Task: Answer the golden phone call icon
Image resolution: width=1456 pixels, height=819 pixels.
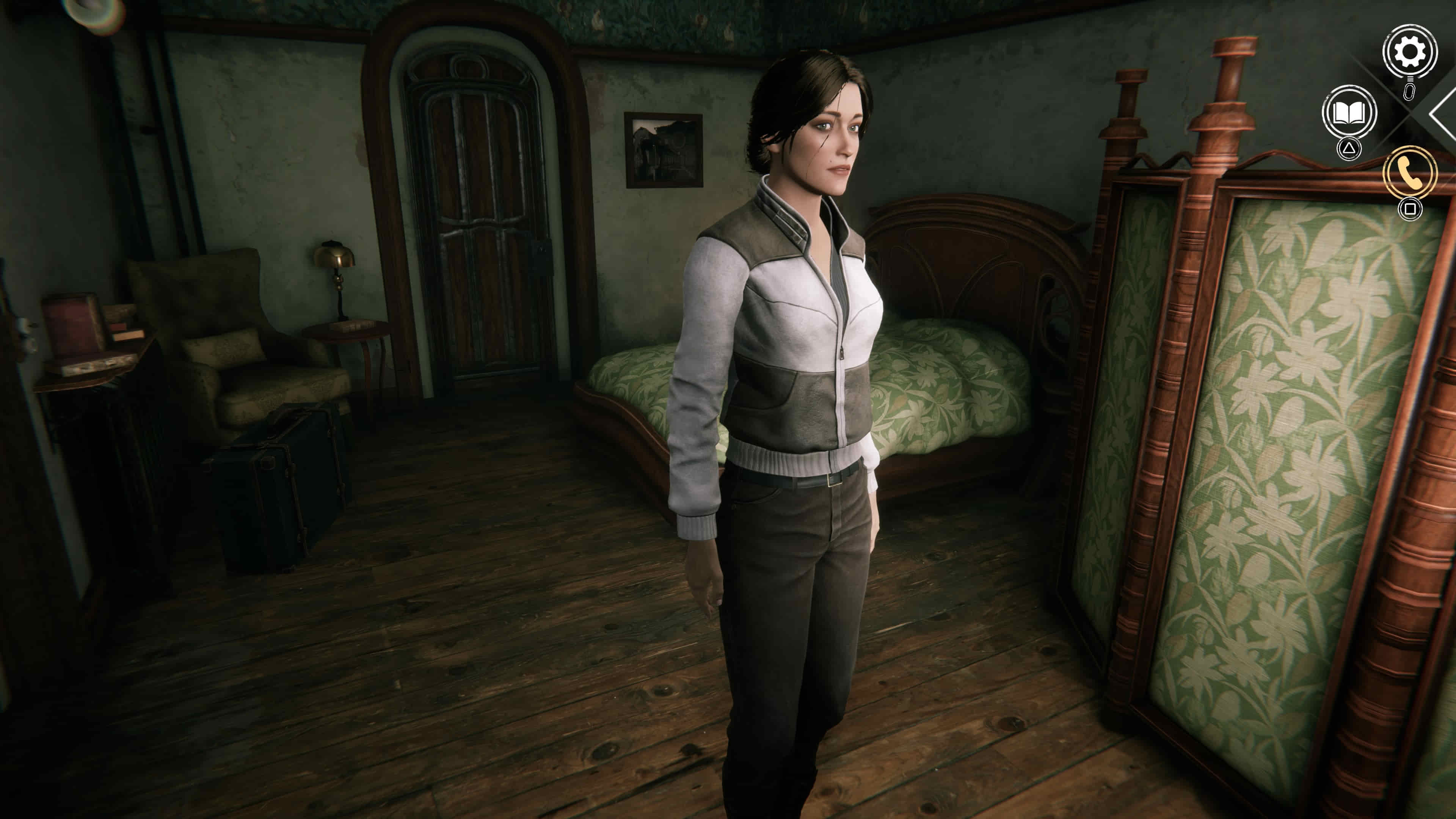Action: [1410, 173]
